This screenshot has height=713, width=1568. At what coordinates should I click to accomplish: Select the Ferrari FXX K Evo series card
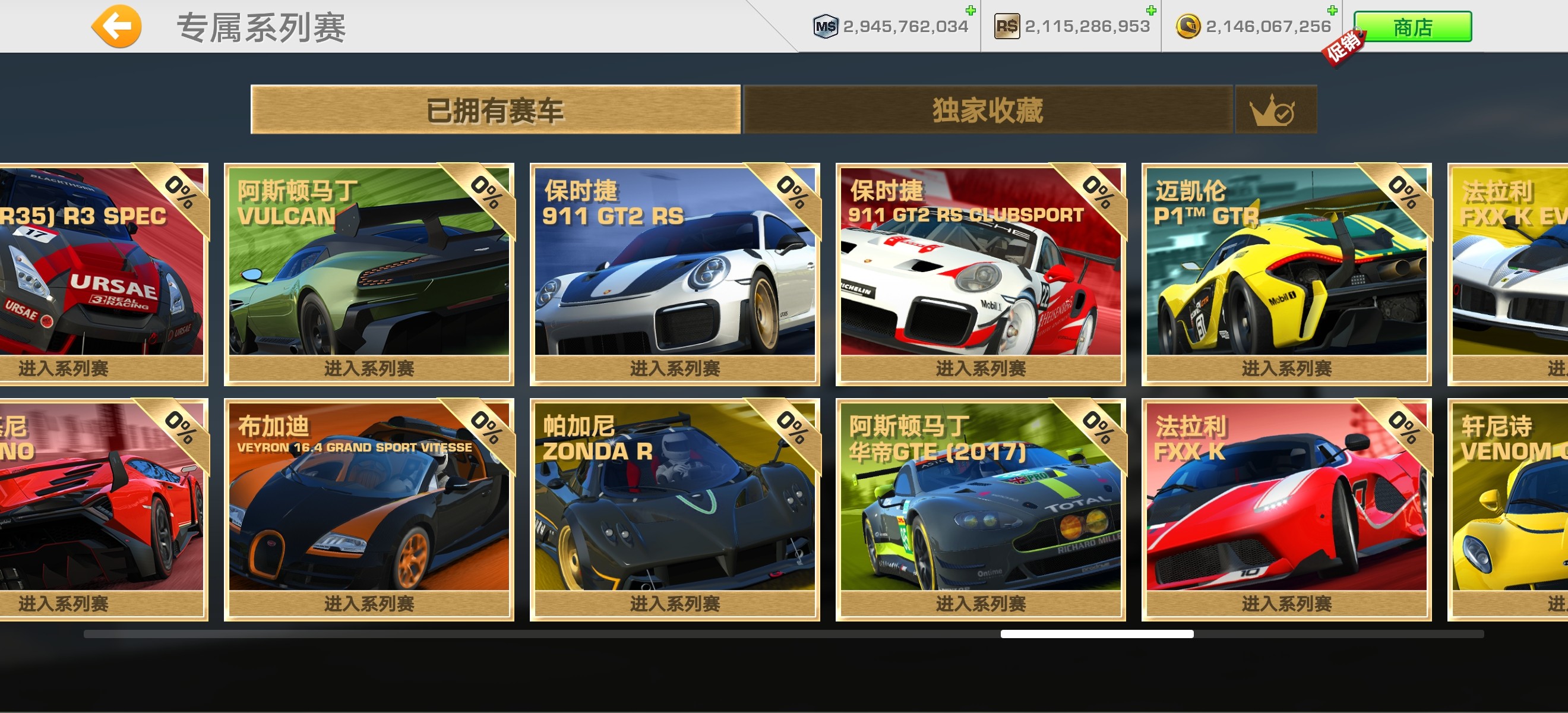(x=1510, y=274)
